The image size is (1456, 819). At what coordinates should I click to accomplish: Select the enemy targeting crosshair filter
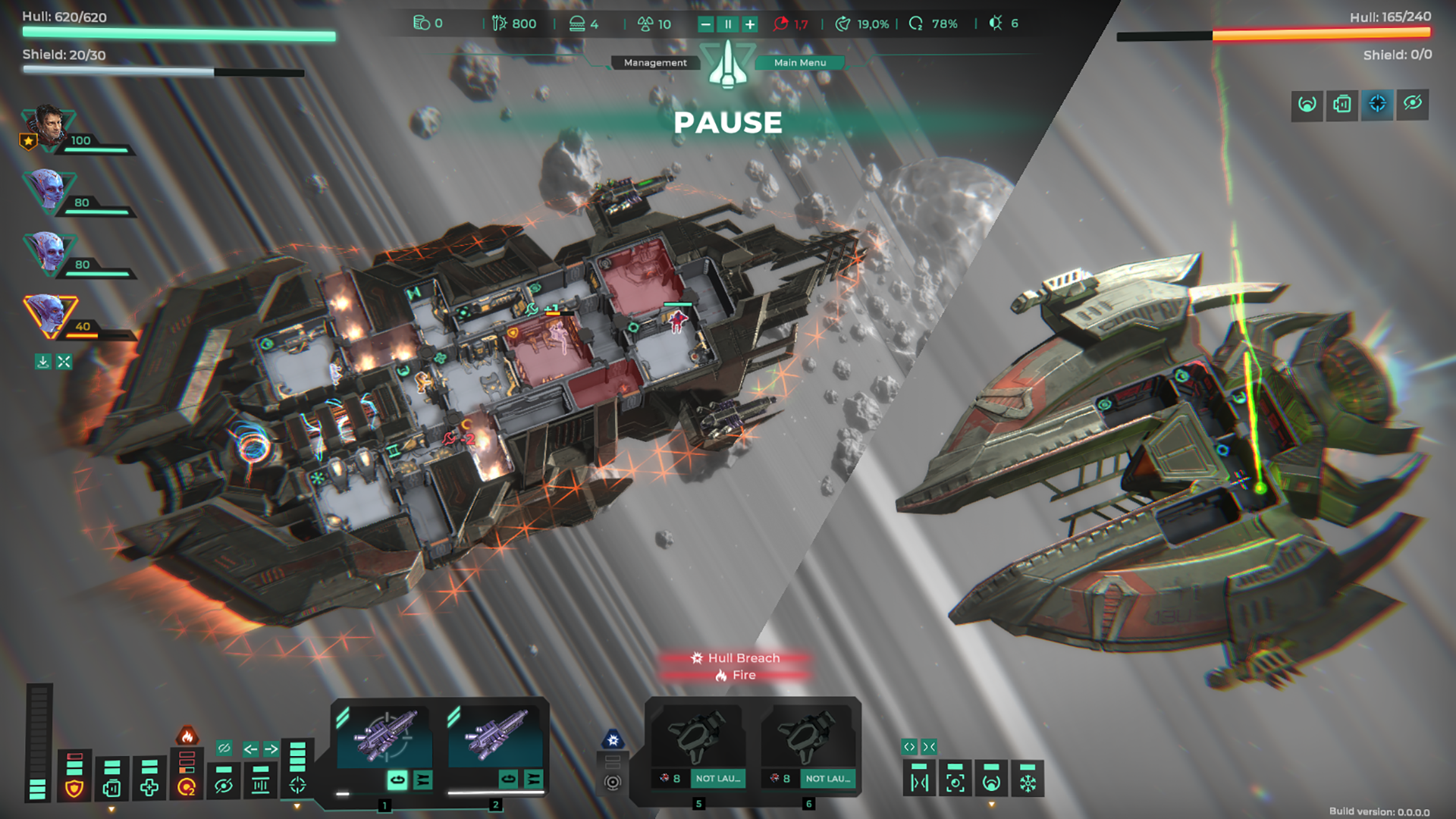point(1377,104)
